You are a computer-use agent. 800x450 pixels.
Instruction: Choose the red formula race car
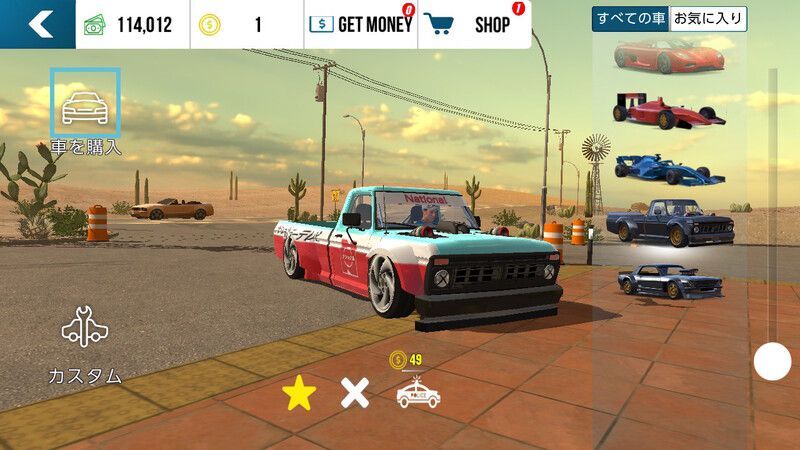click(x=667, y=111)
